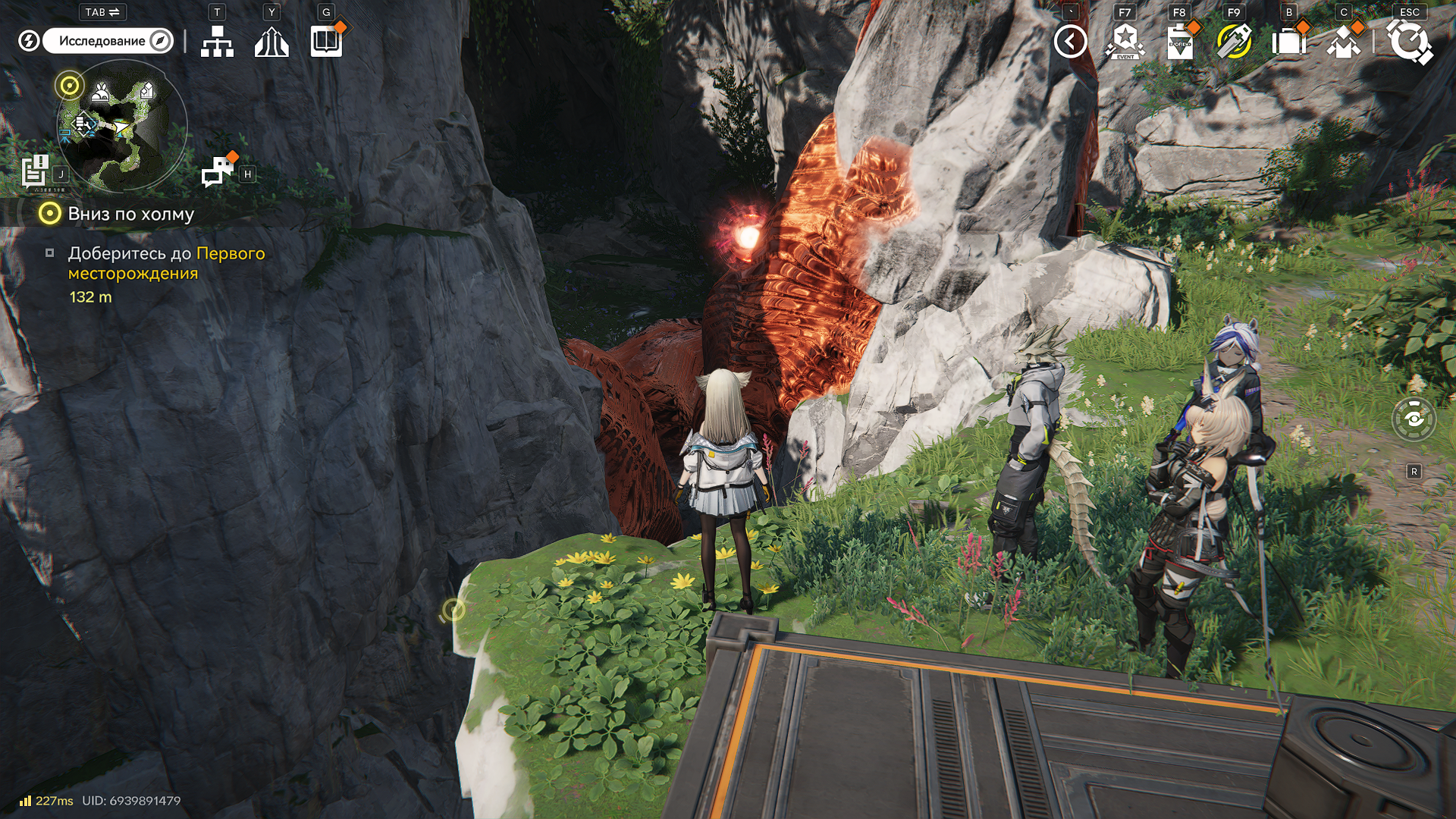Viewport: 1456px width, 819px height.
Task: Collapse the top bar with the arrow button
Action: [x=1070, y=42]
